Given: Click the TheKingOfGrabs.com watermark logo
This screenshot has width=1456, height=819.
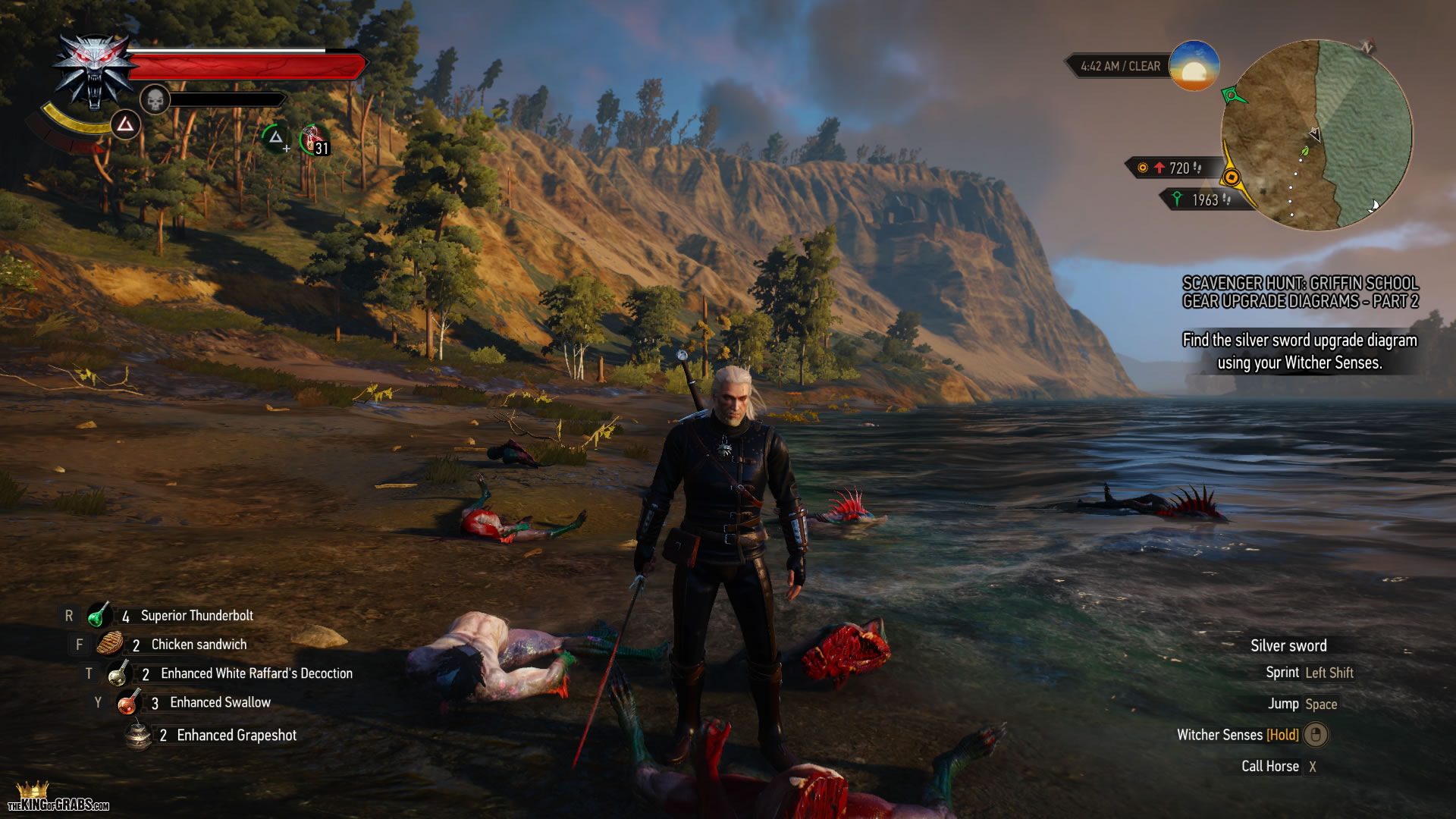Looking at the screenshot, I should 58,799.
